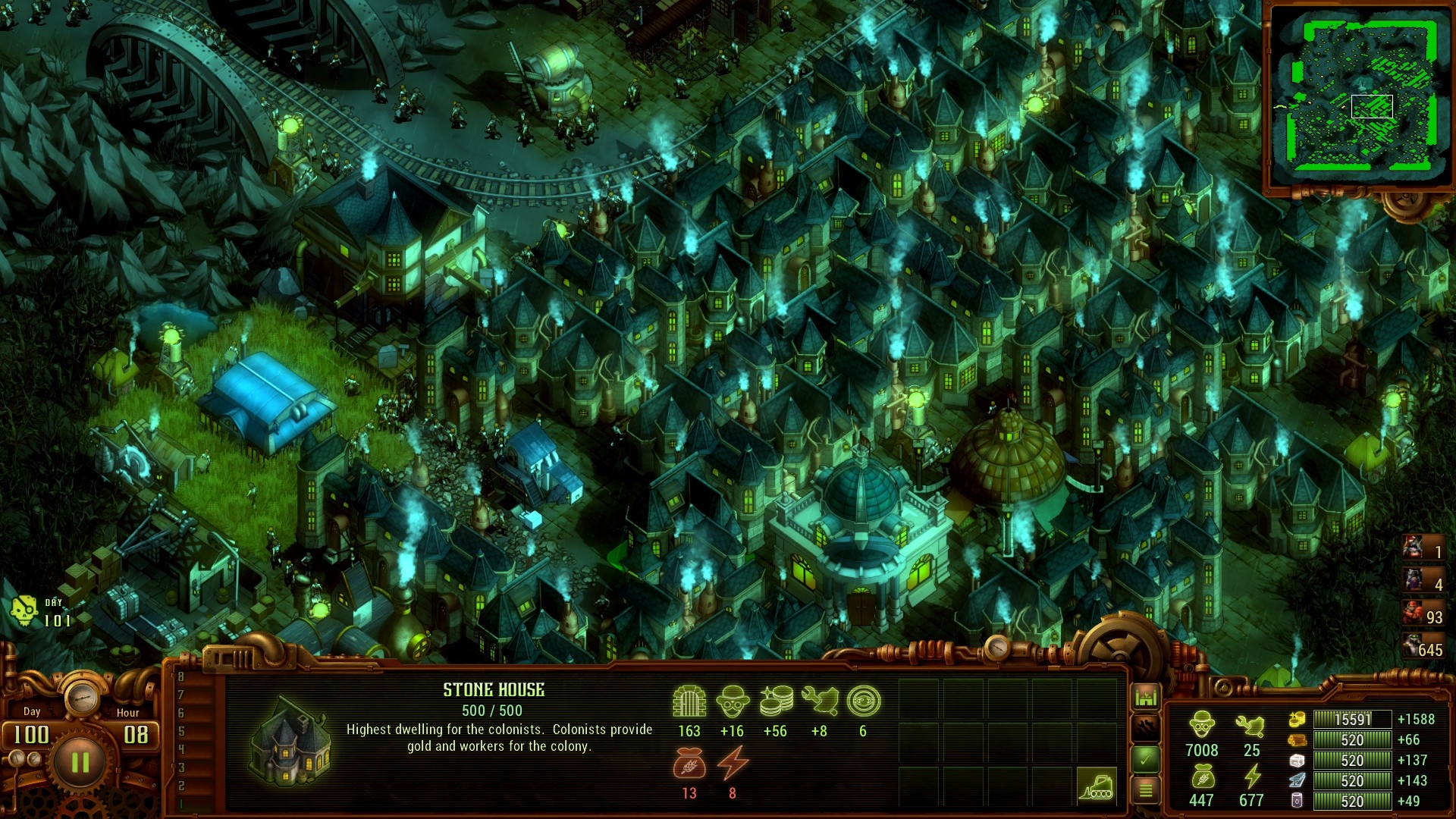Click the gold coins resource icon
Screen dimensions: 1456x819
click(1298, 719)
